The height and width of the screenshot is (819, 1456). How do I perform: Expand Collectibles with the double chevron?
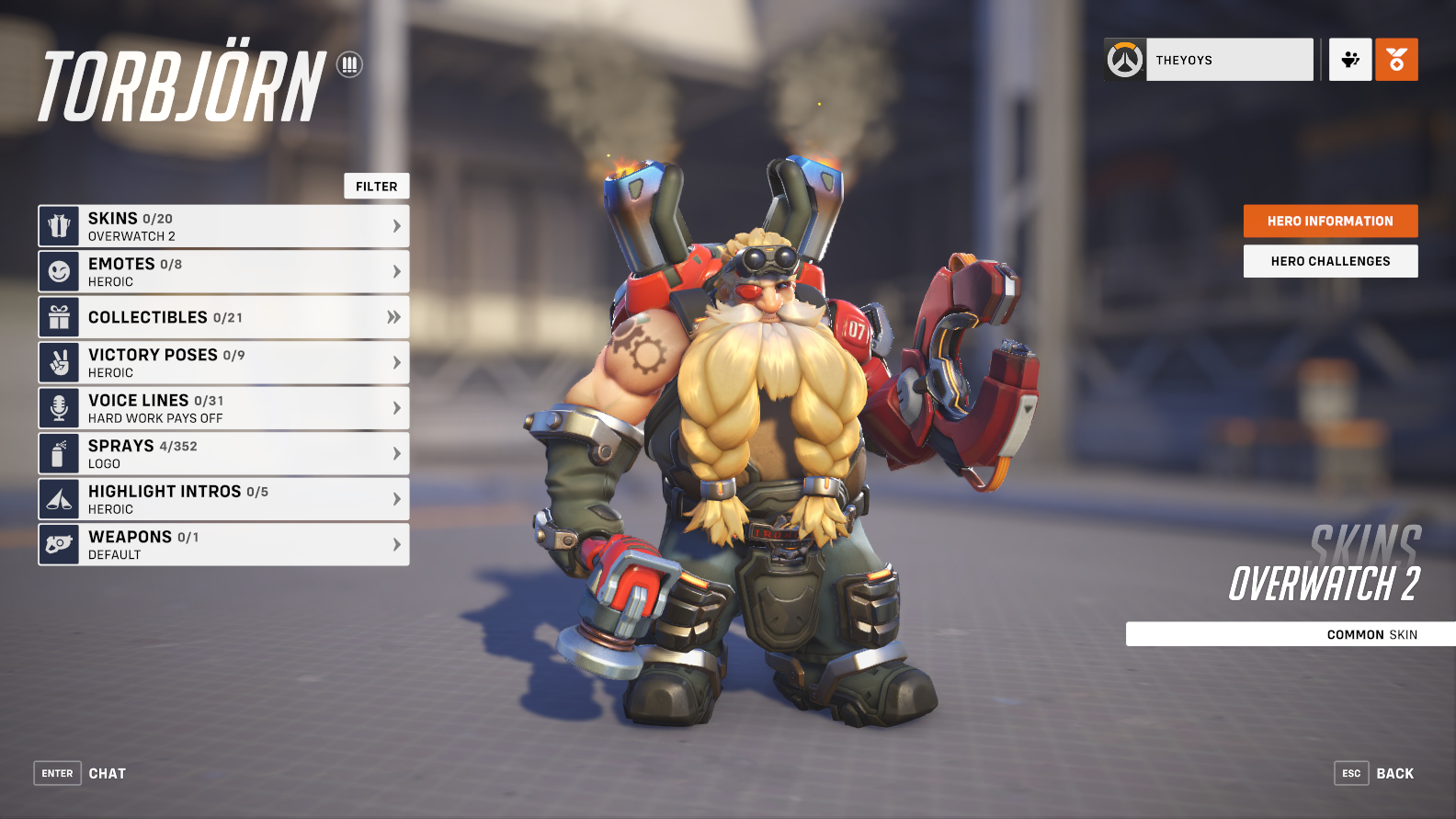pyautogui.click(x=395, y=316)
